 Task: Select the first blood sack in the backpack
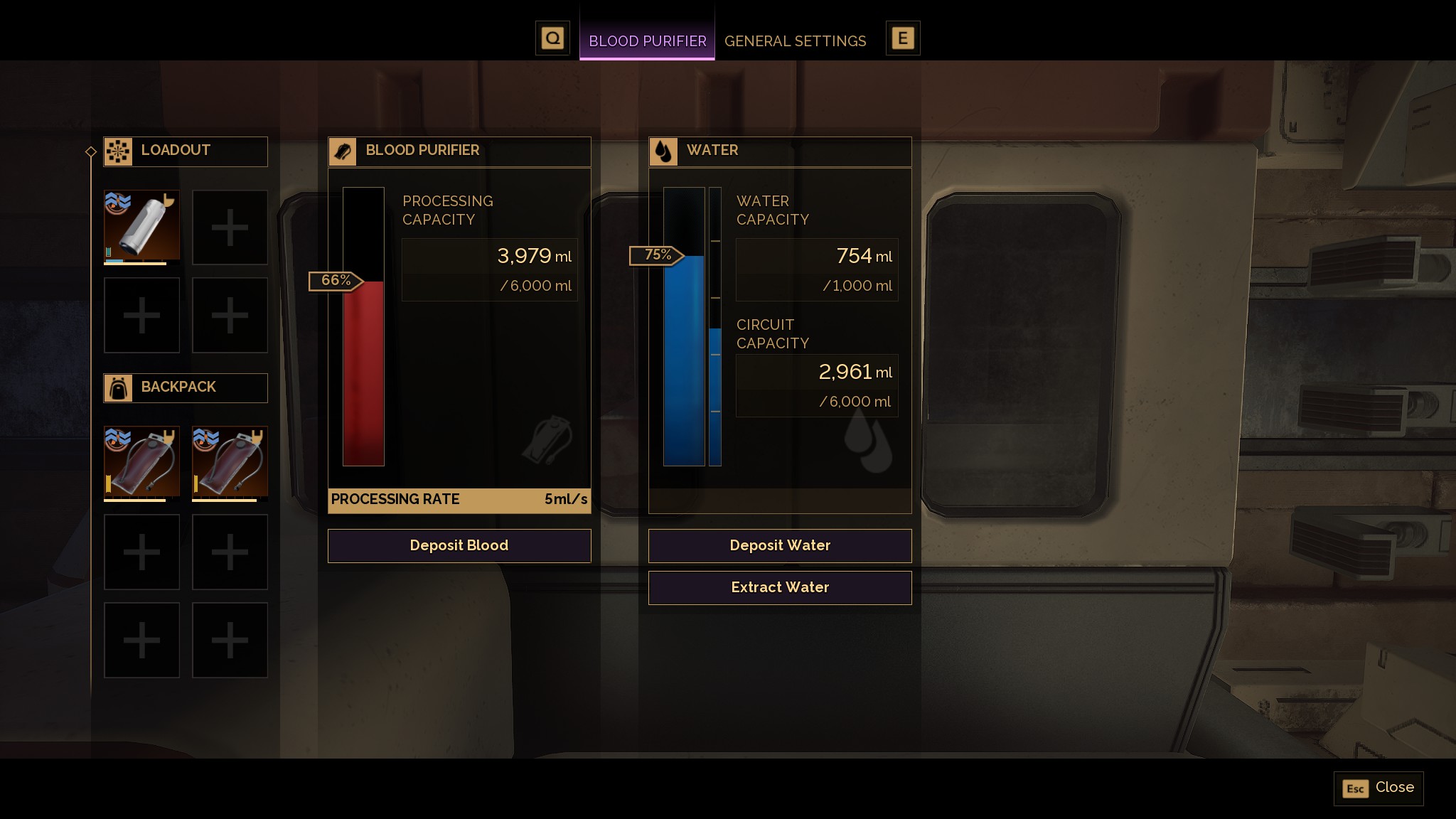coord(141,464)
